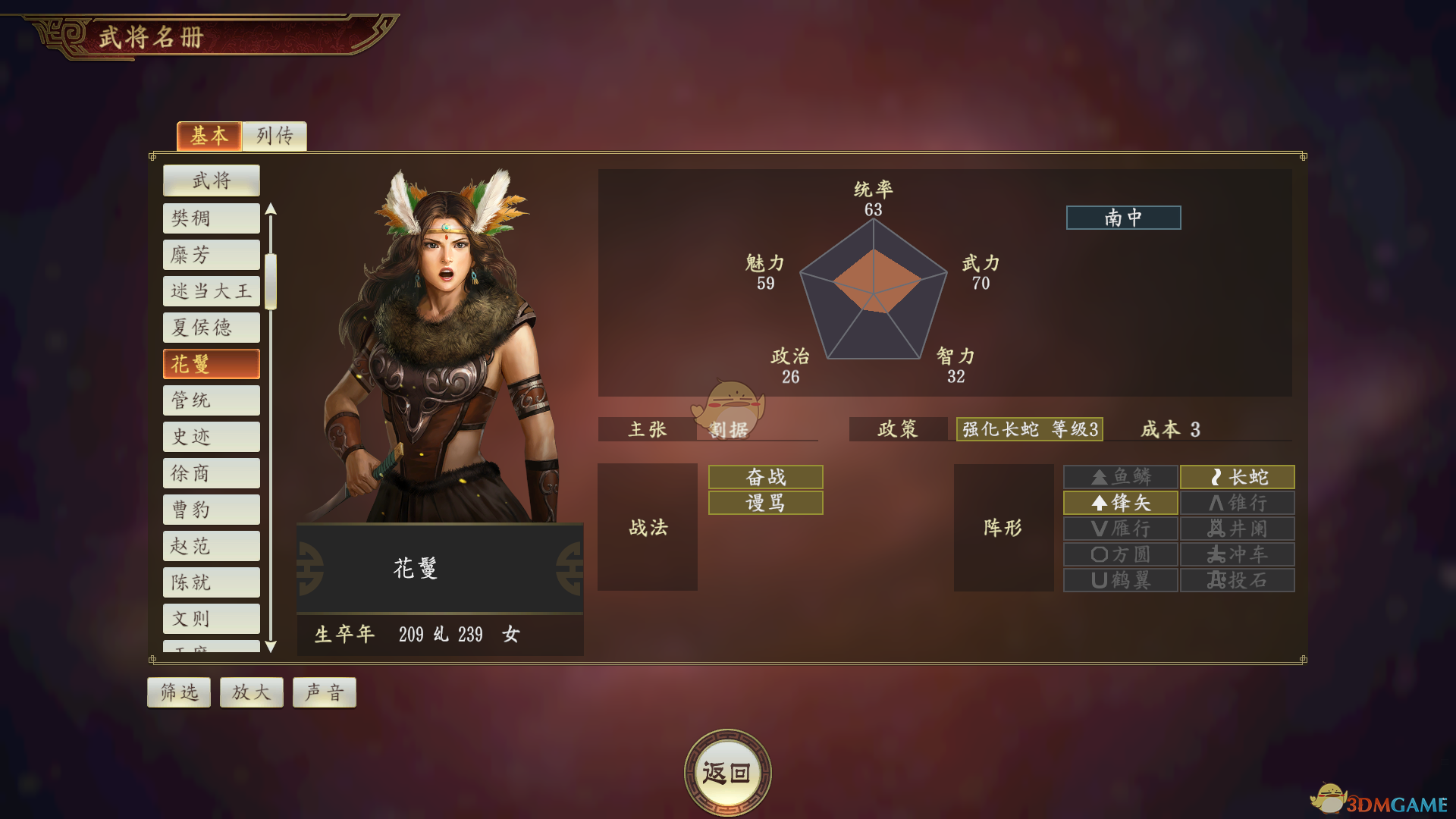The image size is (1456, 819).
Task: Click the 鹤翼 (Crane Wing) formation icon
Action: tap(1119, 580)
